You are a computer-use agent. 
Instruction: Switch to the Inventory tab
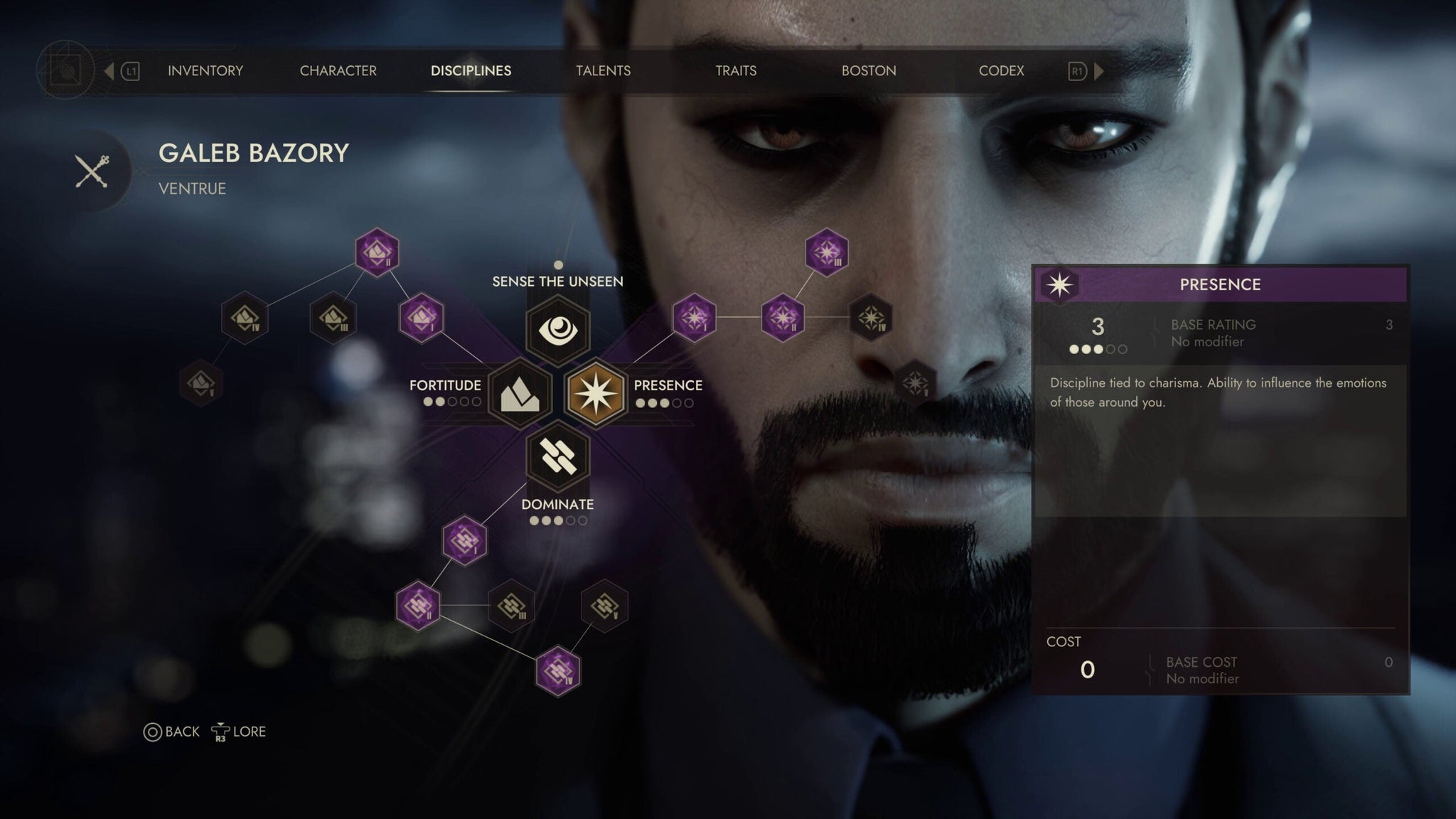pyautogui.click(x=205, y=71)
